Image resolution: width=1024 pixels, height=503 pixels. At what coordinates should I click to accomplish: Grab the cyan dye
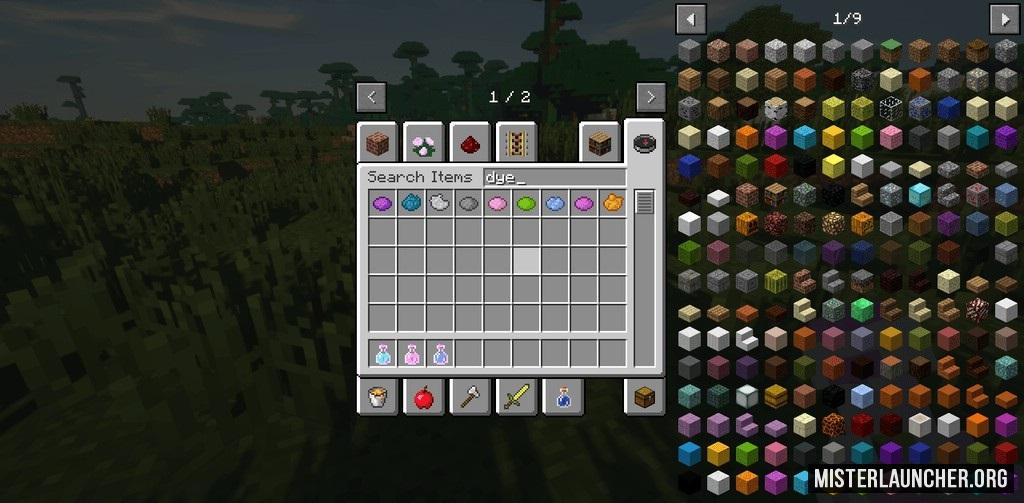coord(410,204)
